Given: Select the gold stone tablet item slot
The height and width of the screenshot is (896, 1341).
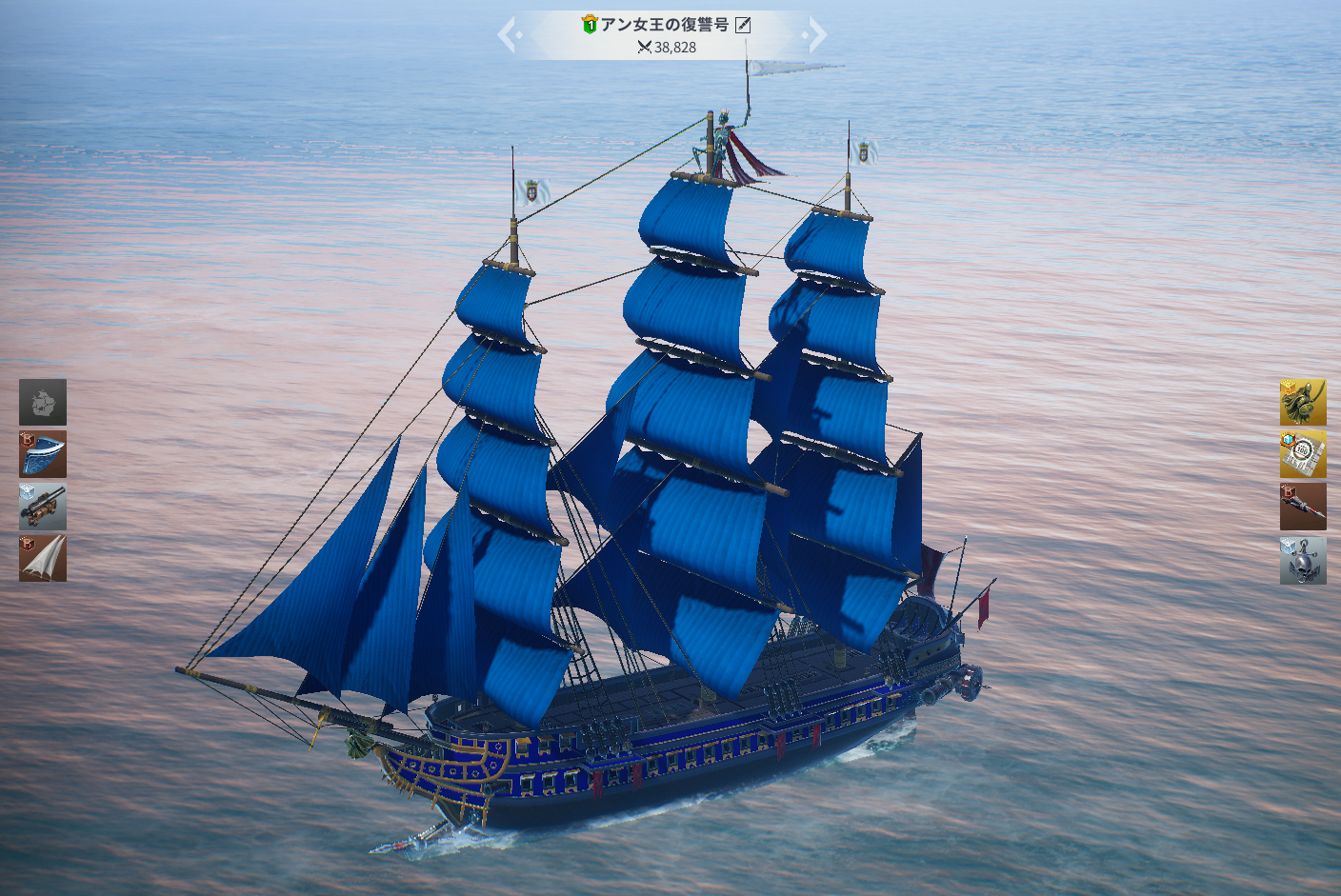Looking at the screenshot, I should point(1303,454).
